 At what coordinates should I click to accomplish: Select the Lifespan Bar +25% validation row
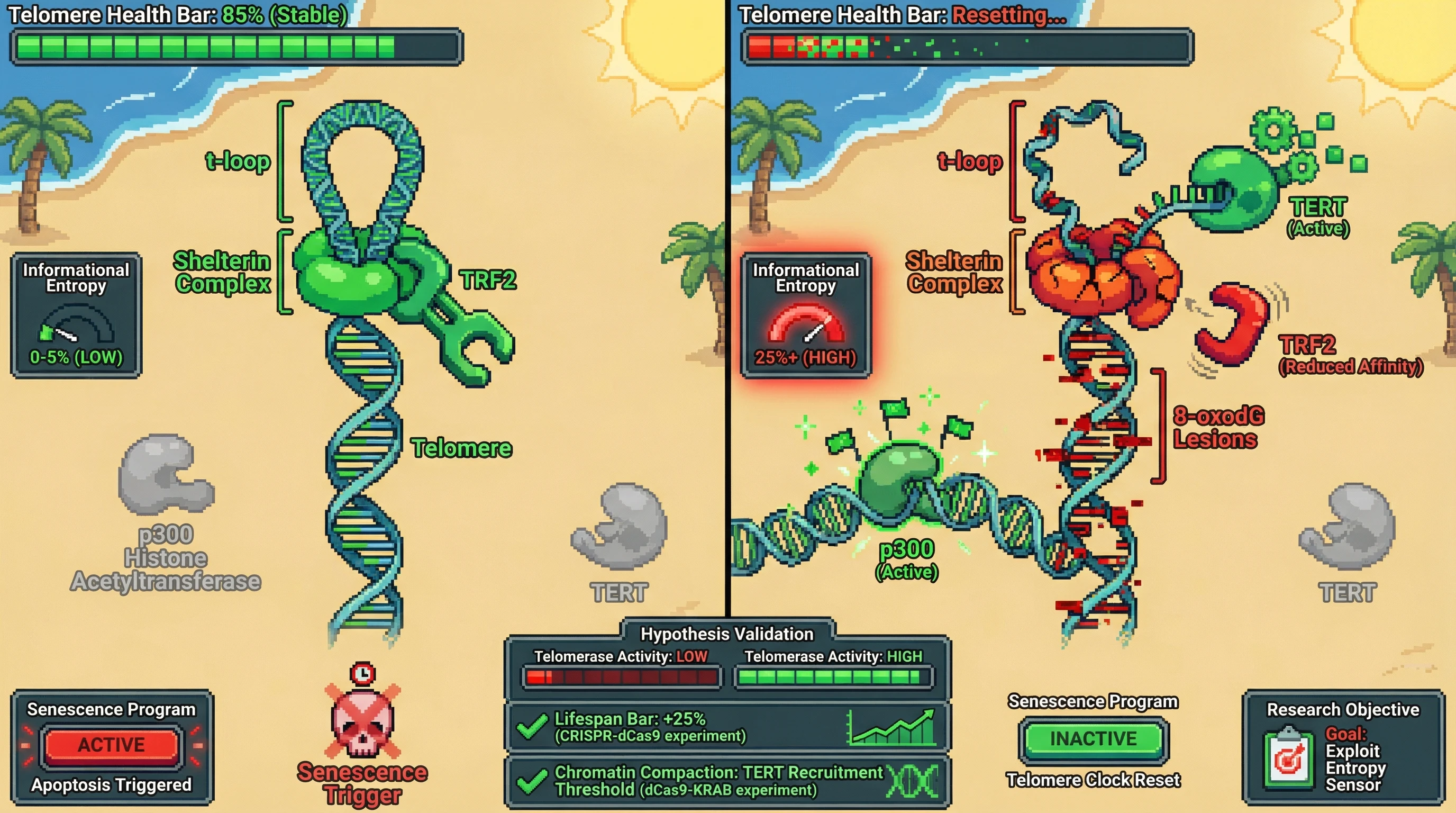pyautogui.click(x=727, y=727)
